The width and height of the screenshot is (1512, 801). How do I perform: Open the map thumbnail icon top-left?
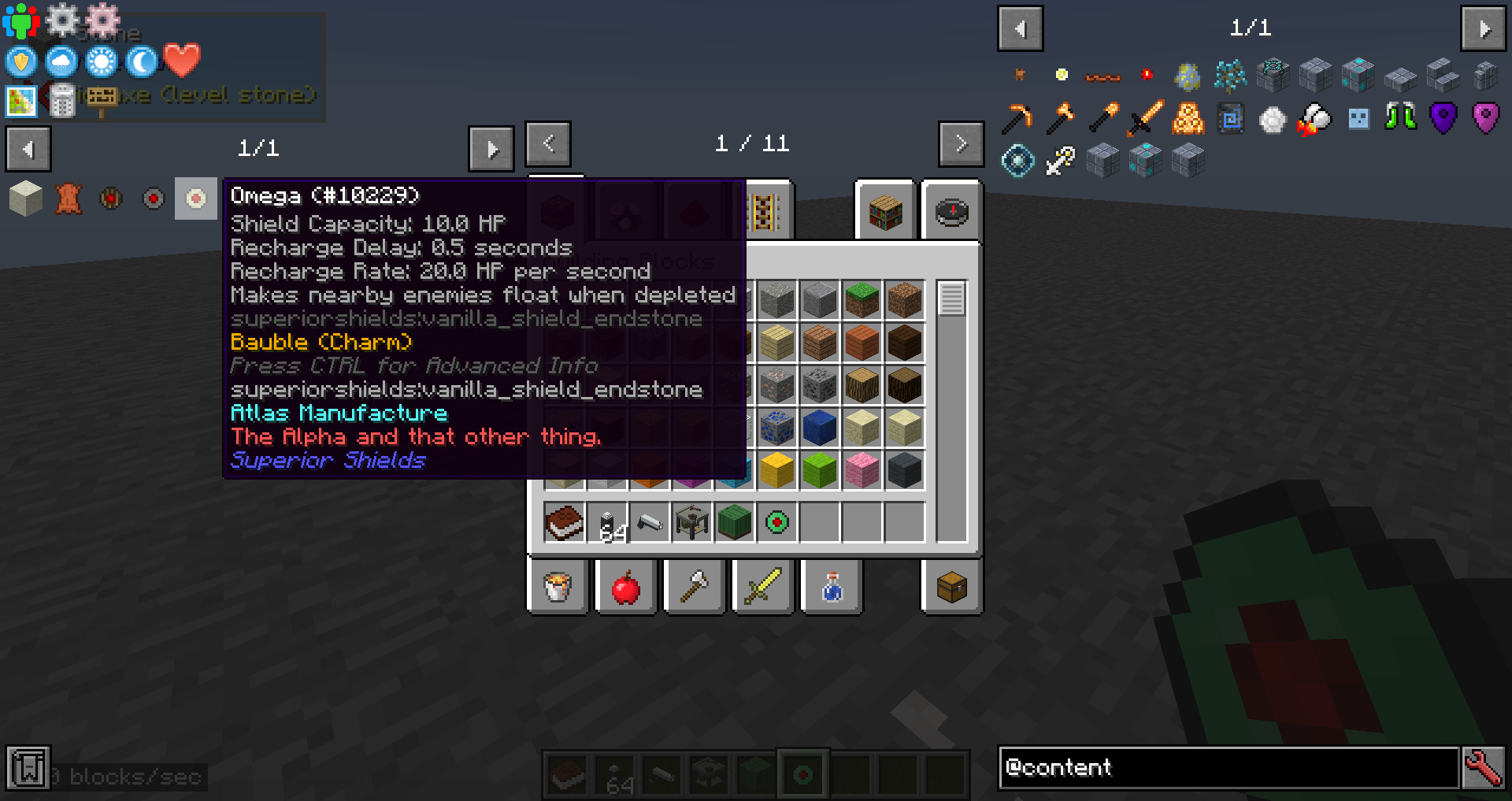[x=21, y=101]
